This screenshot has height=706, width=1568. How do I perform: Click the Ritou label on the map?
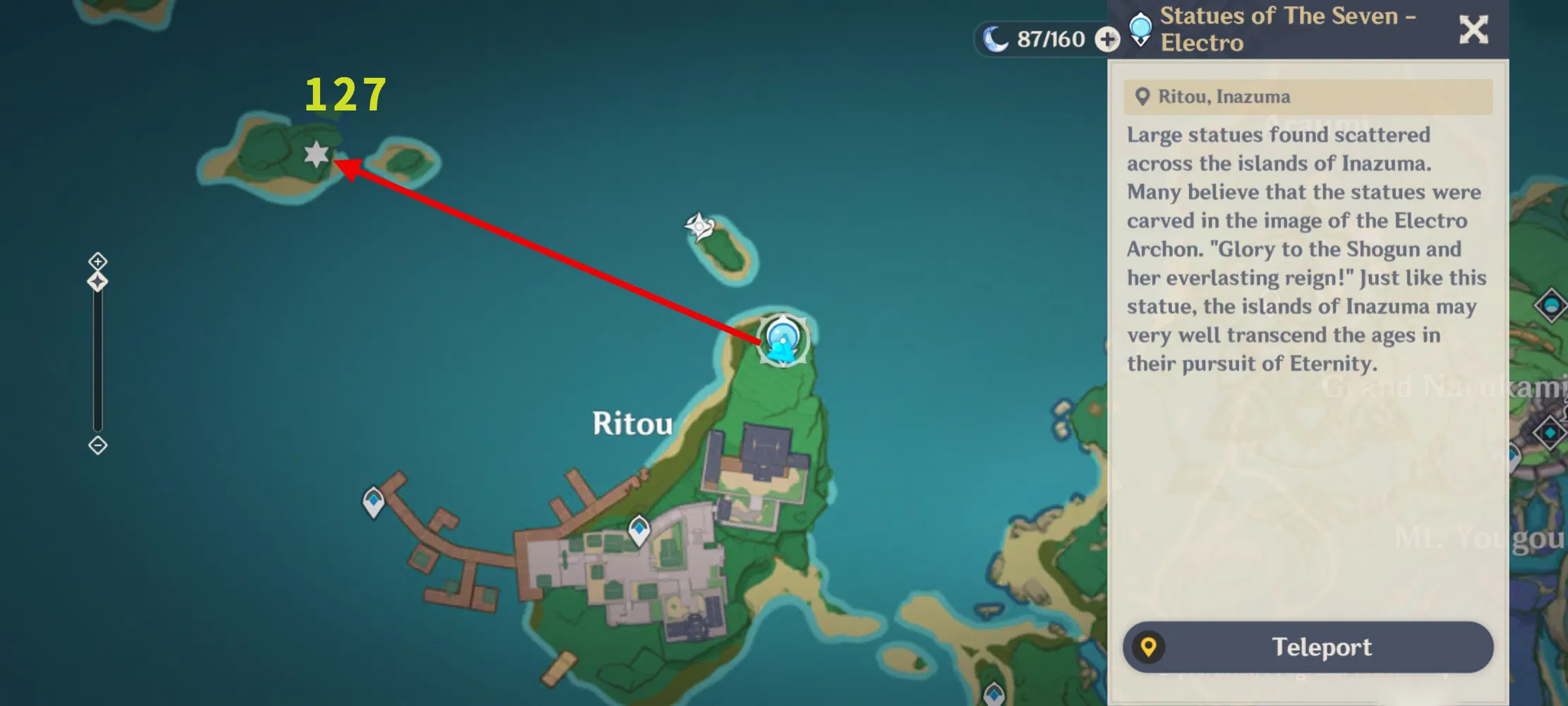[632, 424]
